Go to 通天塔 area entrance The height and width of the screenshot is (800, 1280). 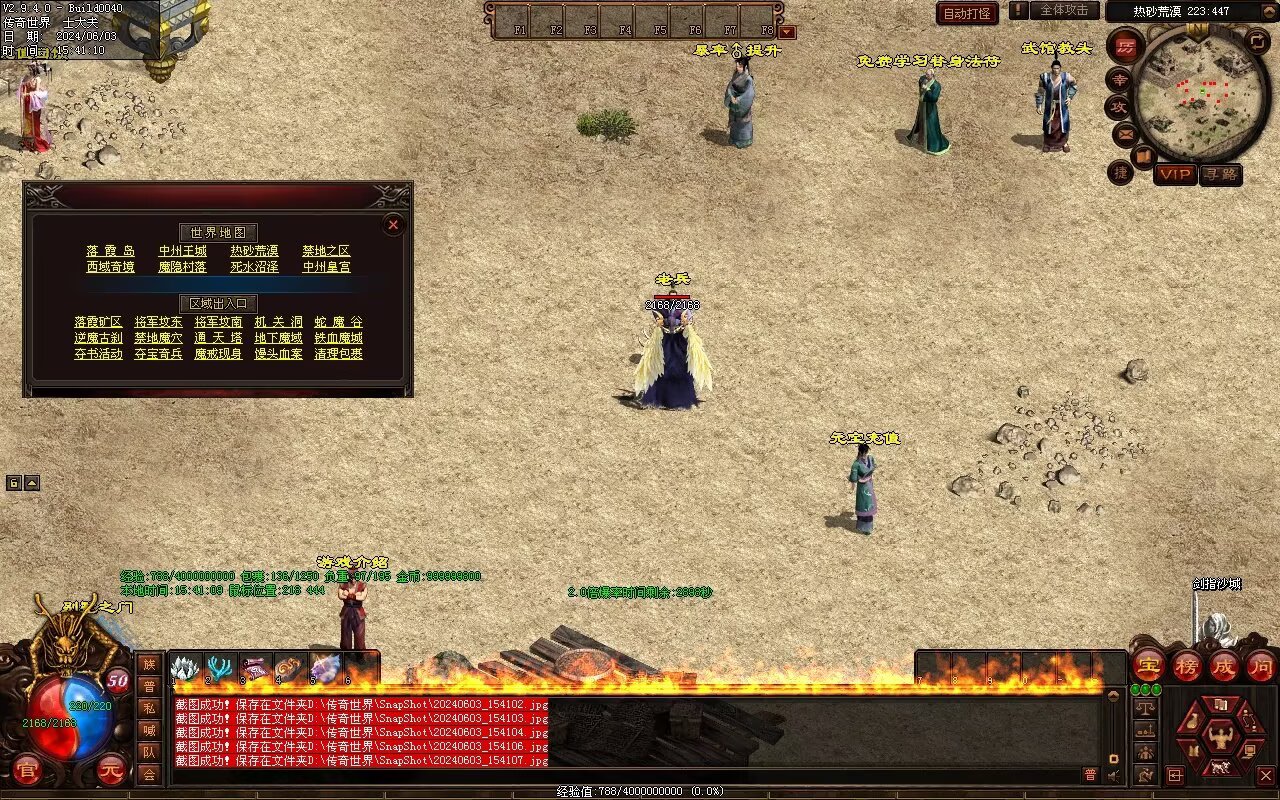tap(218, 338)
